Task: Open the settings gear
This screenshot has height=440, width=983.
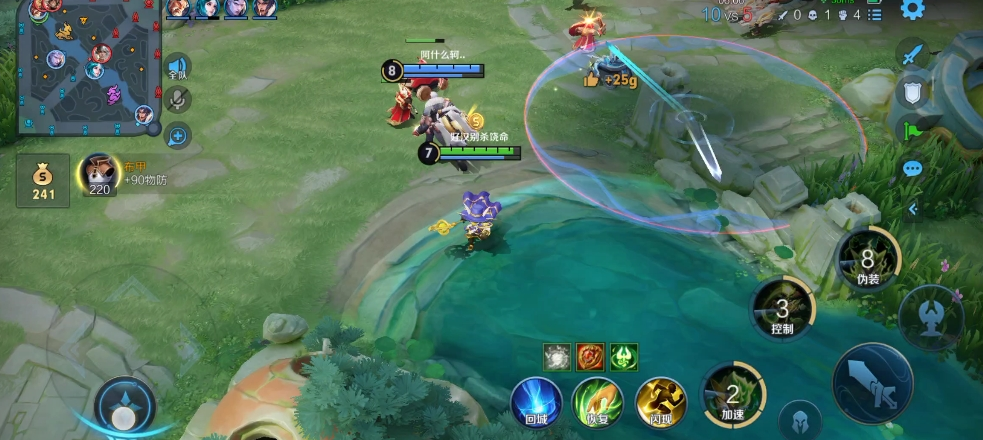Action: tap(912, 10)
